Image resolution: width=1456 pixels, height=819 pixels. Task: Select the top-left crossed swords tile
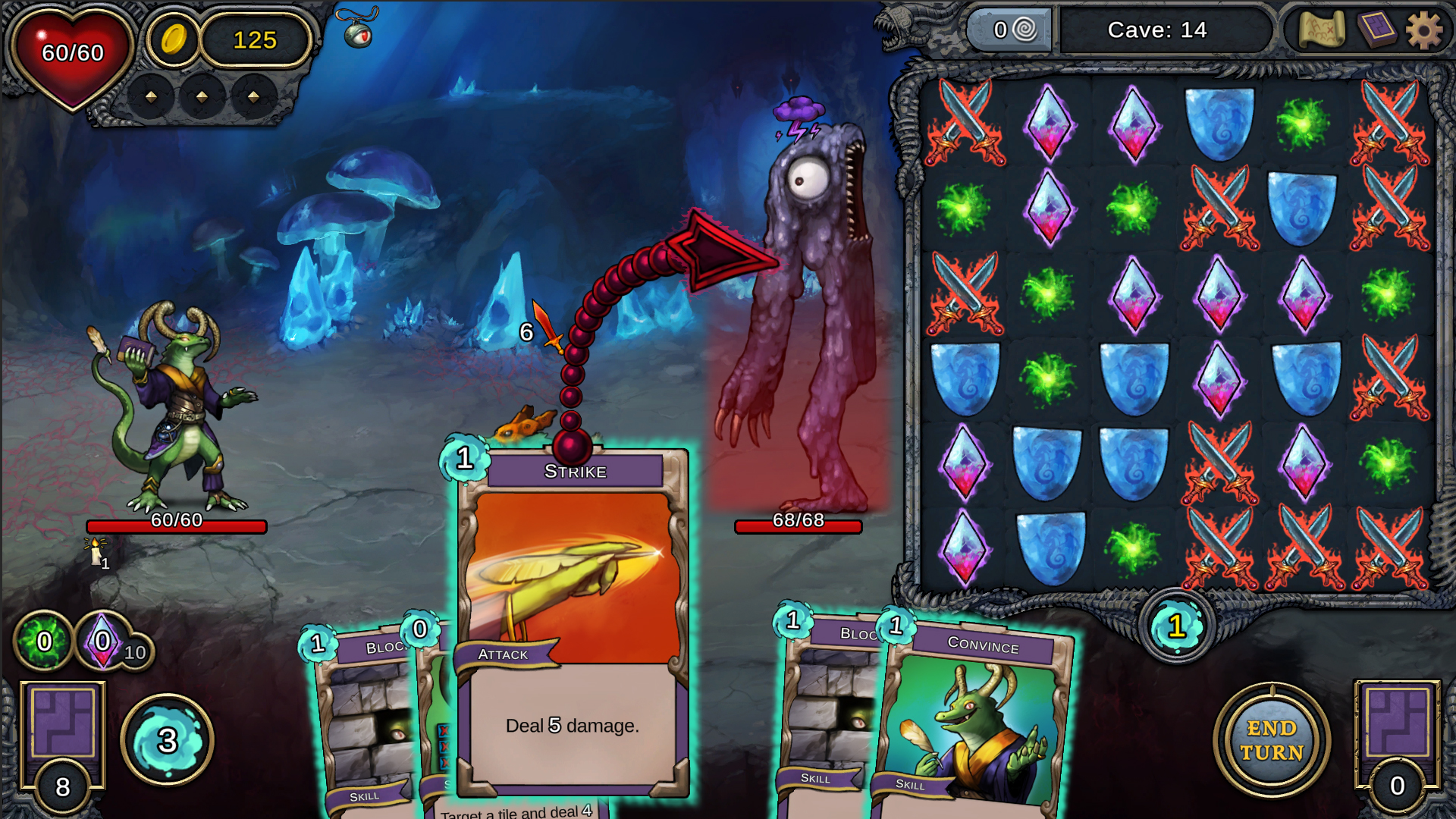pos(964,123)
